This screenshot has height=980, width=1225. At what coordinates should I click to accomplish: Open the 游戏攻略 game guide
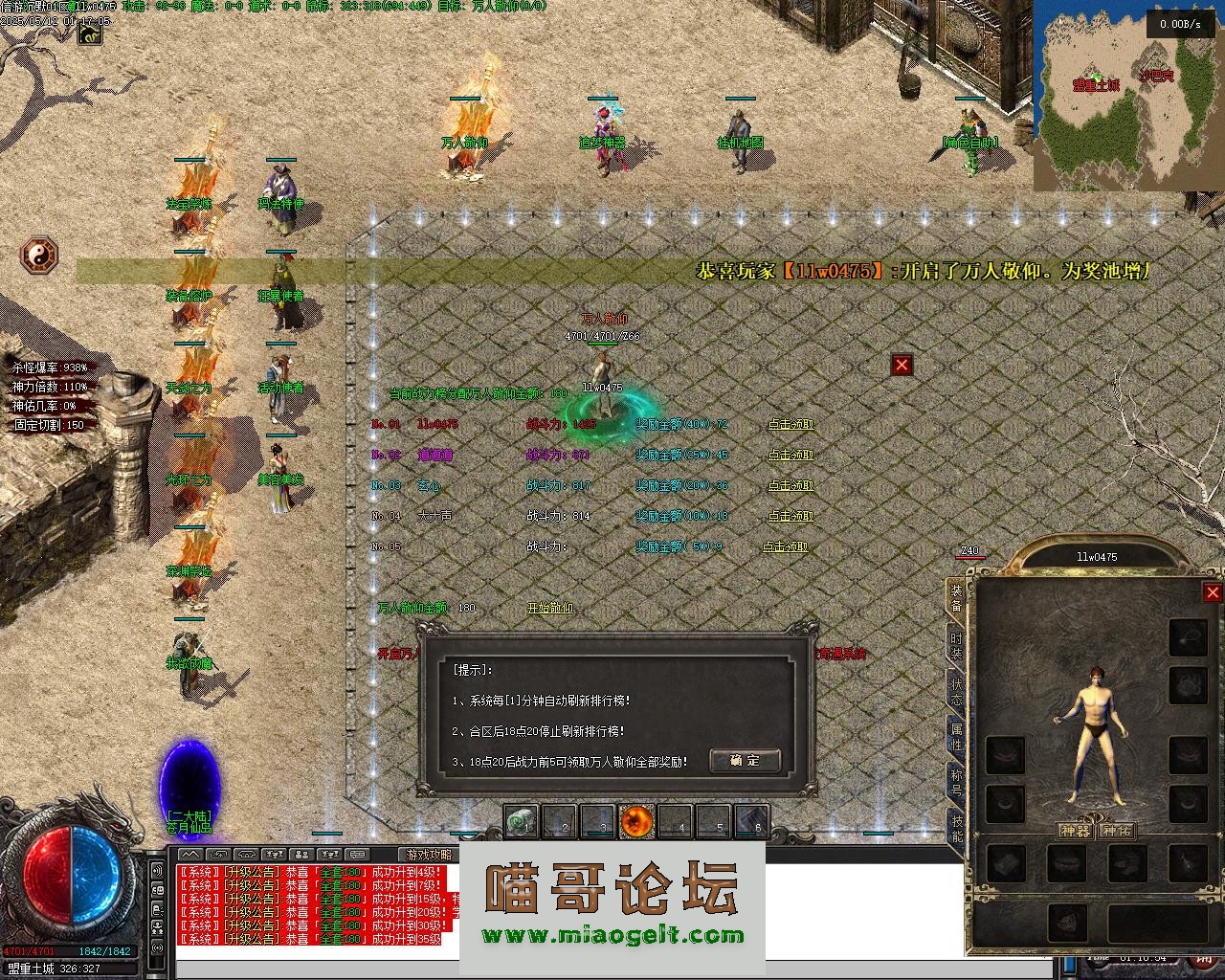coord(429,854)
